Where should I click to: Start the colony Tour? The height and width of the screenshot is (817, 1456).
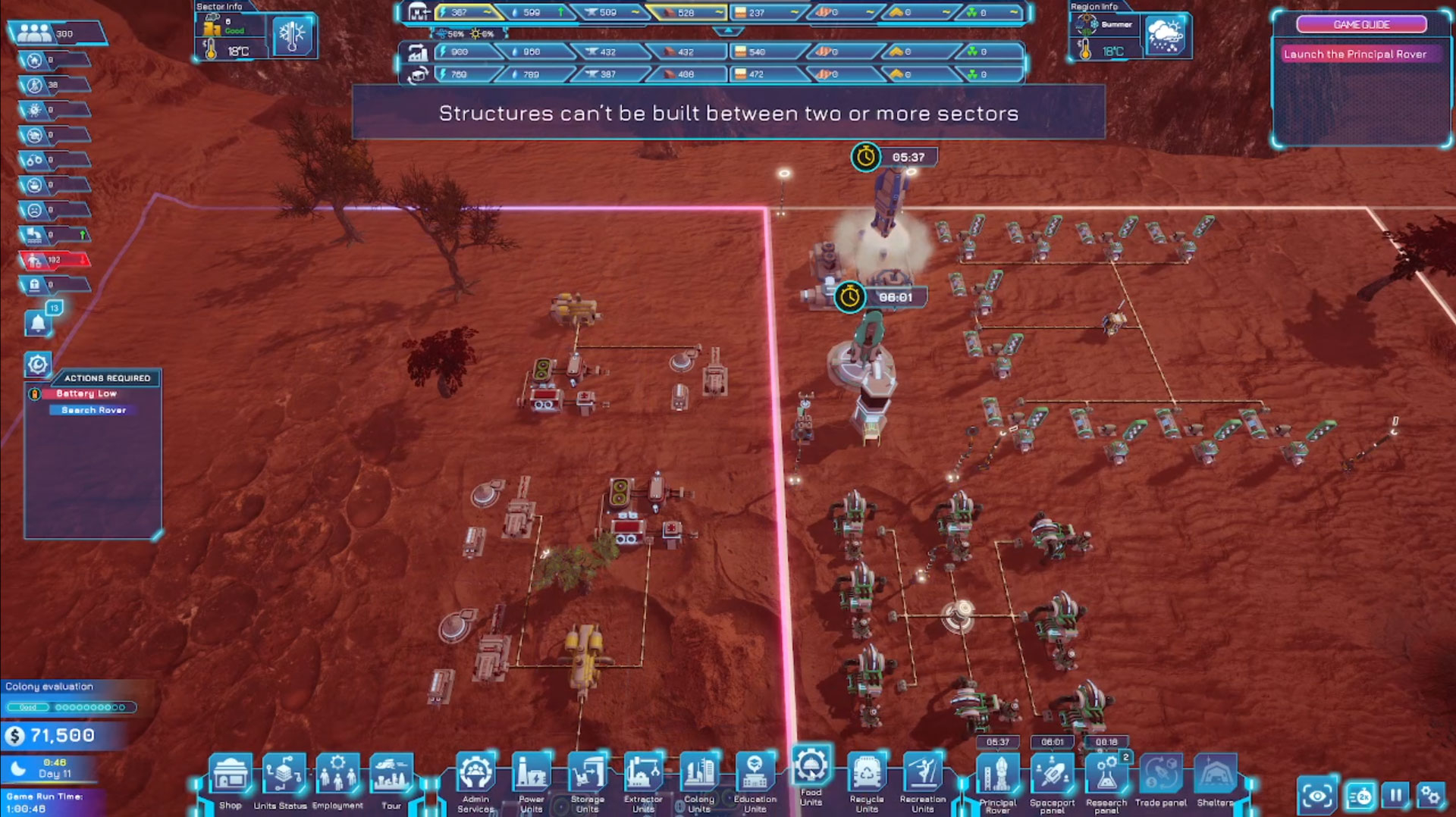(x=391, y=776)
